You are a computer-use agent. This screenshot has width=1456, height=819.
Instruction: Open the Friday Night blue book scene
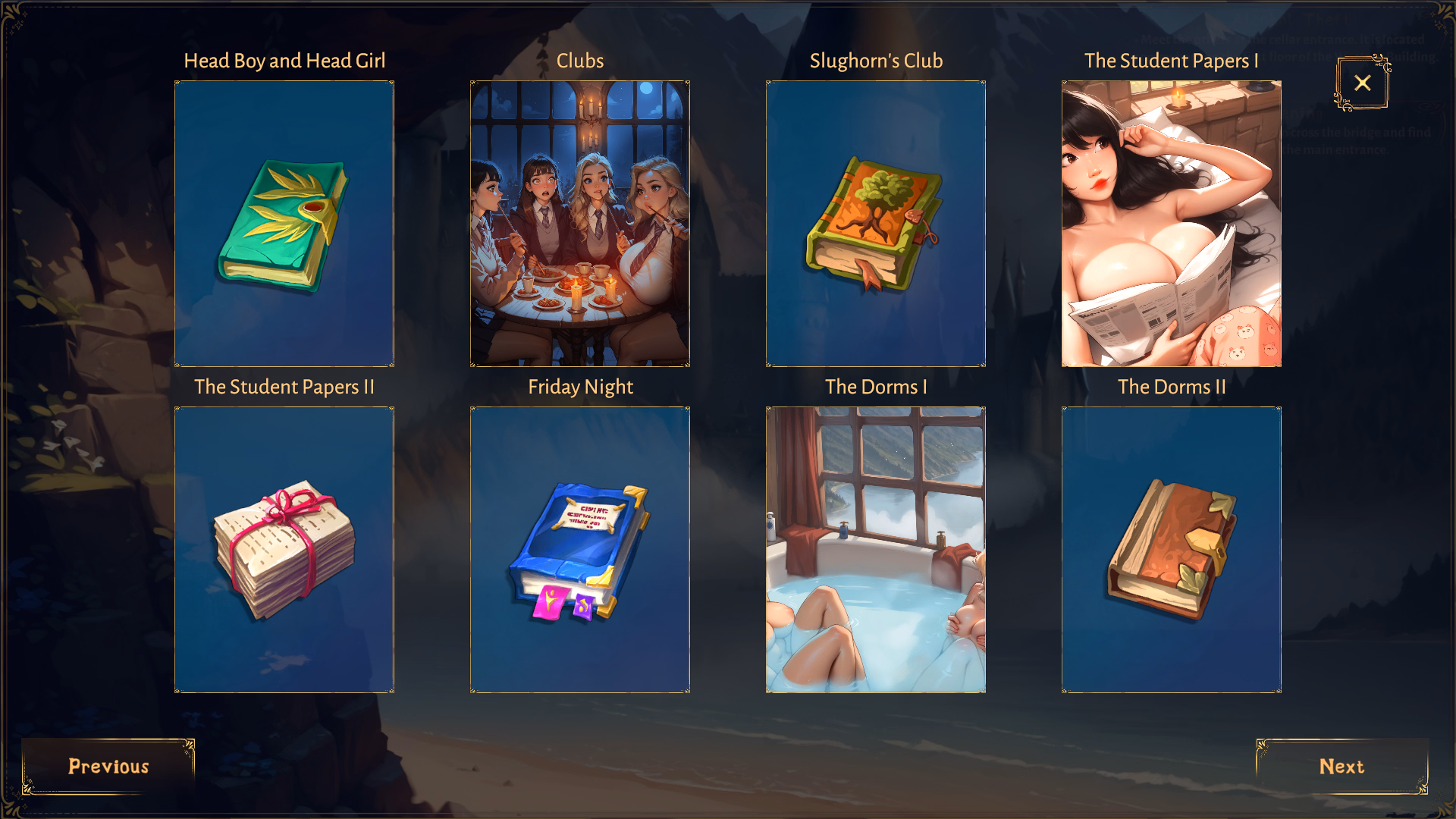(x=580, y=548)
